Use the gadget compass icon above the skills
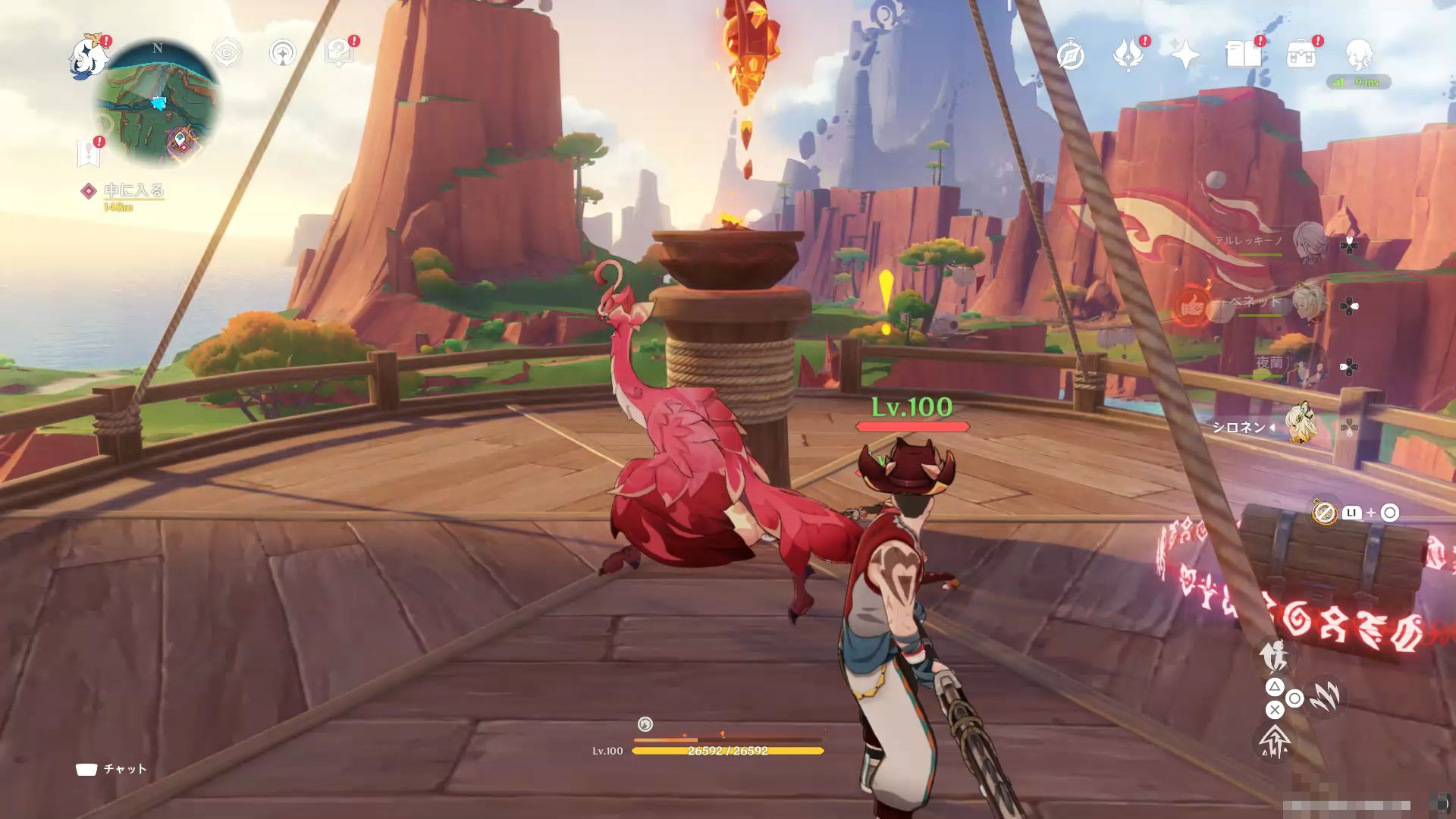 coord(1325,513)
